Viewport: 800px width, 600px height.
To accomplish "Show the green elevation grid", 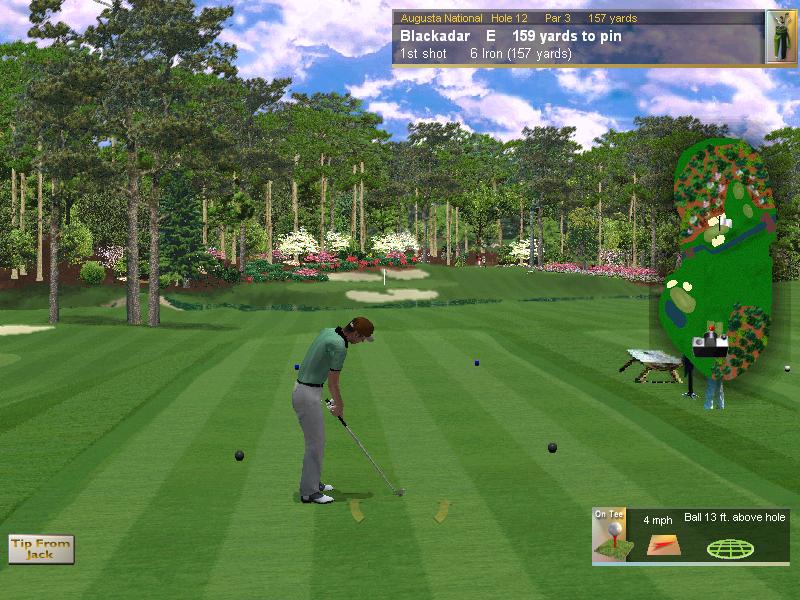I will tap(731, 548).
